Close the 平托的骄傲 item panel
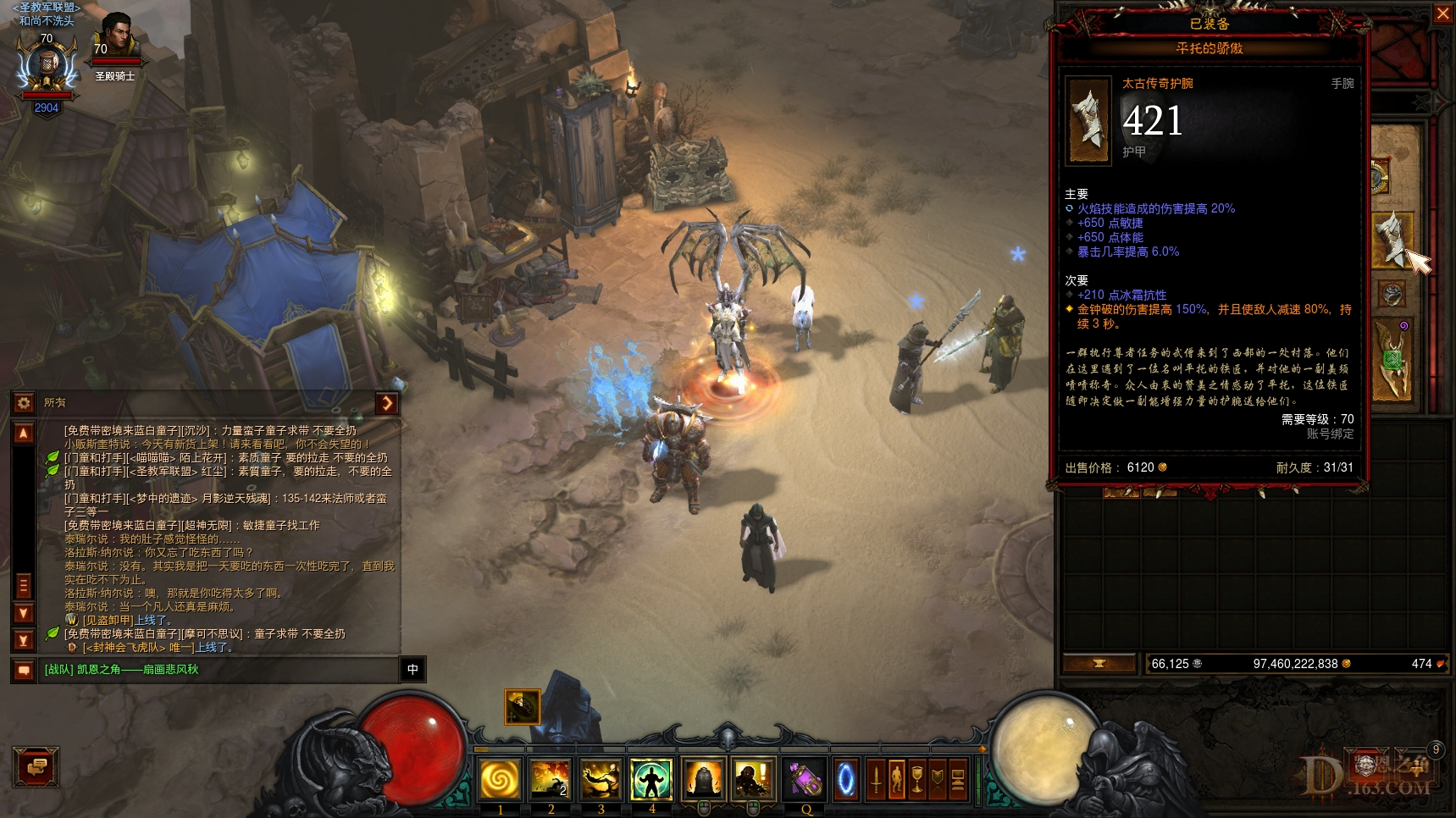This screenshot has width=1456, height=818. tap(1443, 14)
